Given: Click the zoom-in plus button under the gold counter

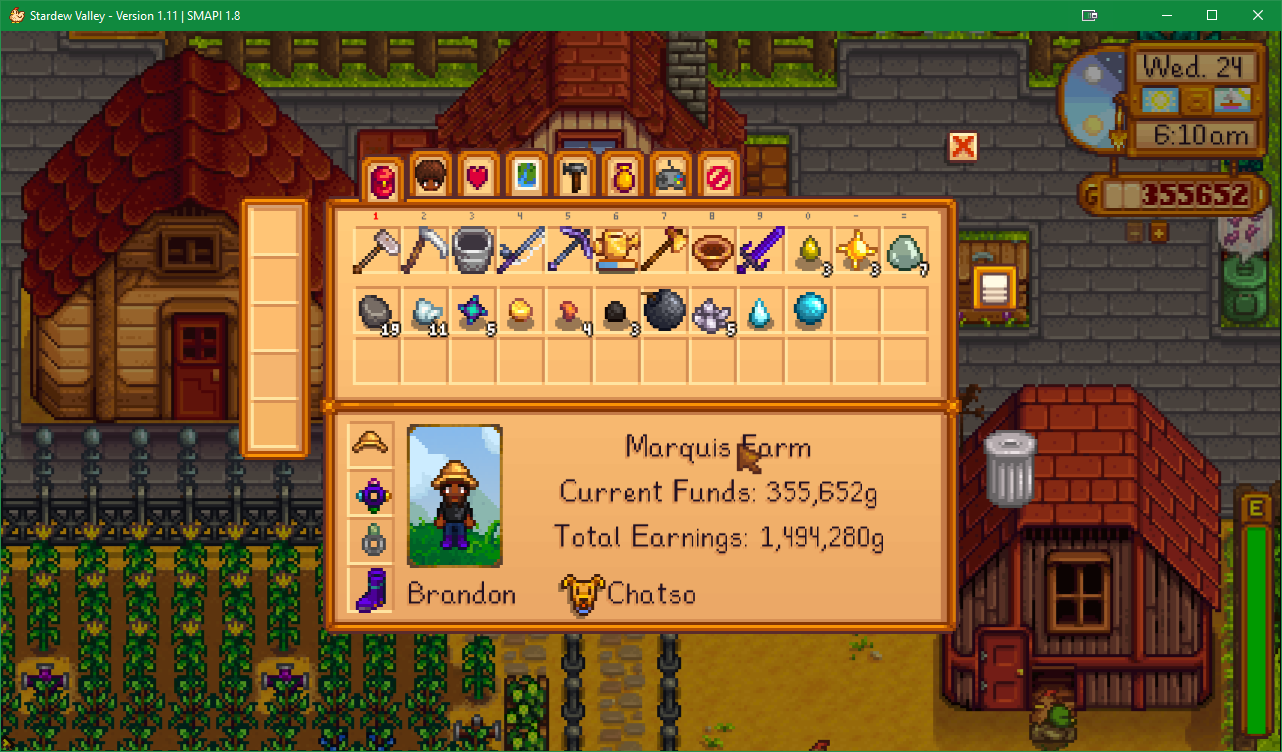Looking at the screenshot, I should tap(1159, 232).
